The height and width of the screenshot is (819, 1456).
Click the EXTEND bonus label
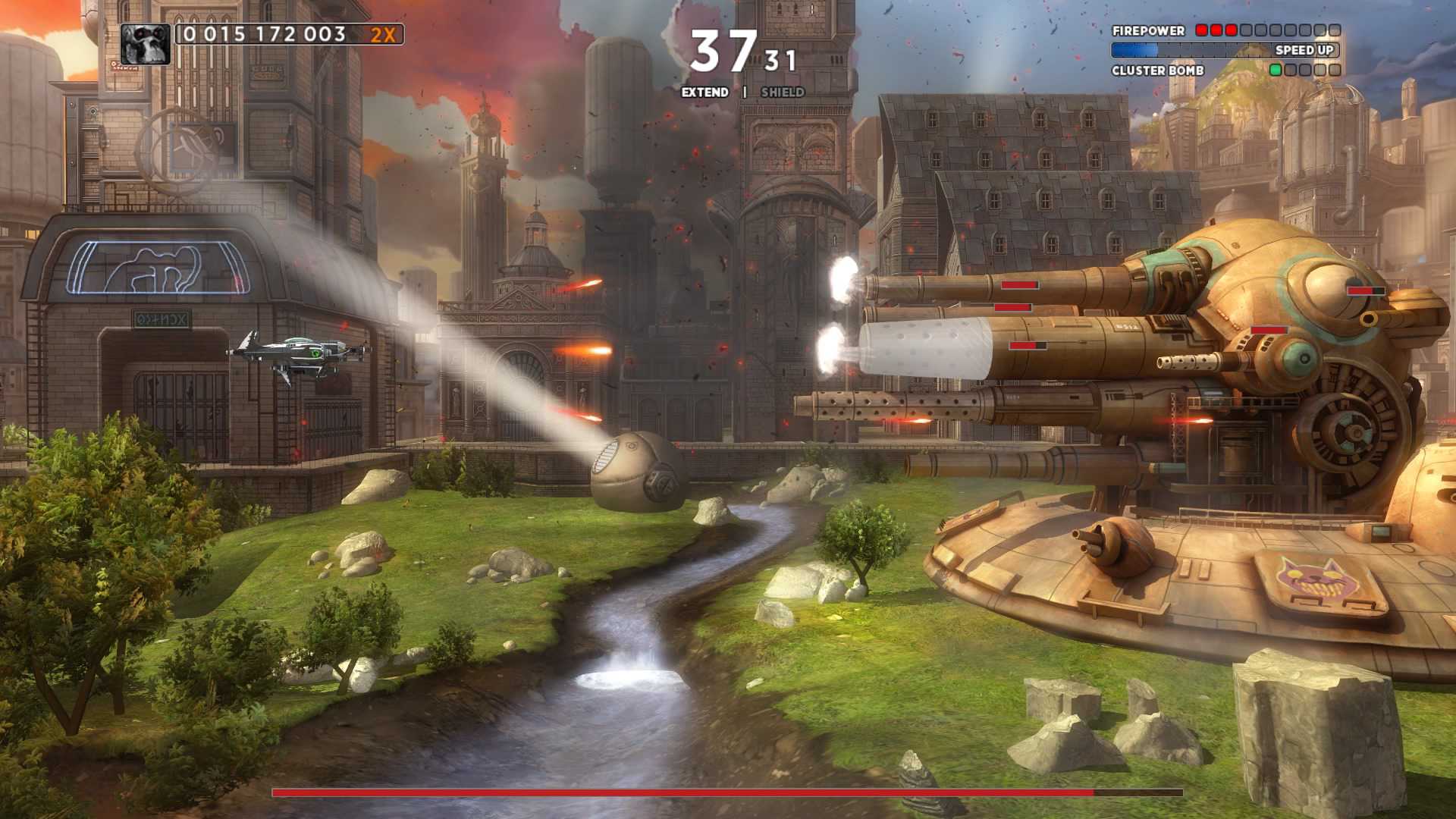pos(704,93)
